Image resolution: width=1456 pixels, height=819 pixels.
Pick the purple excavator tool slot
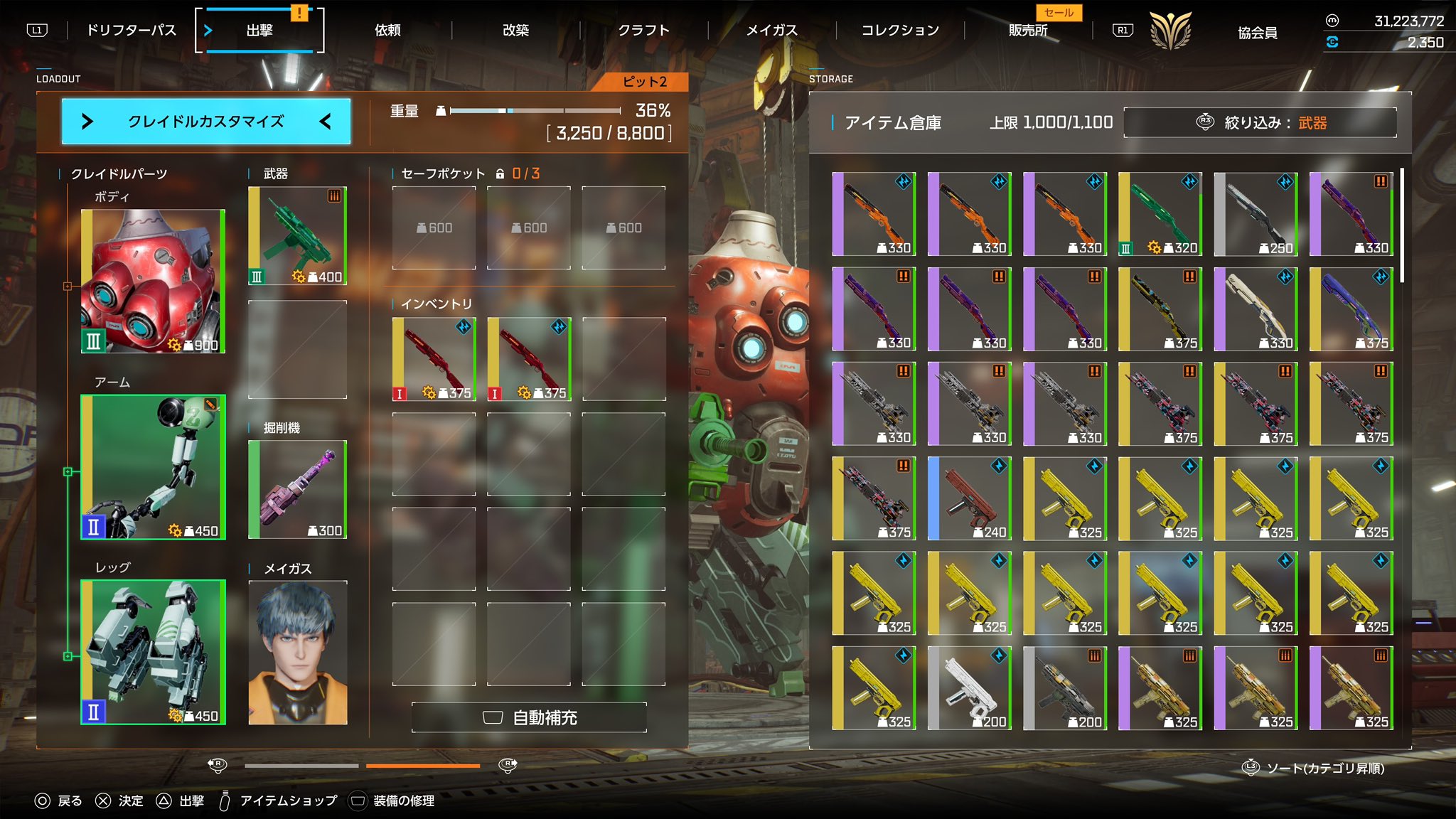click(298, 489)
